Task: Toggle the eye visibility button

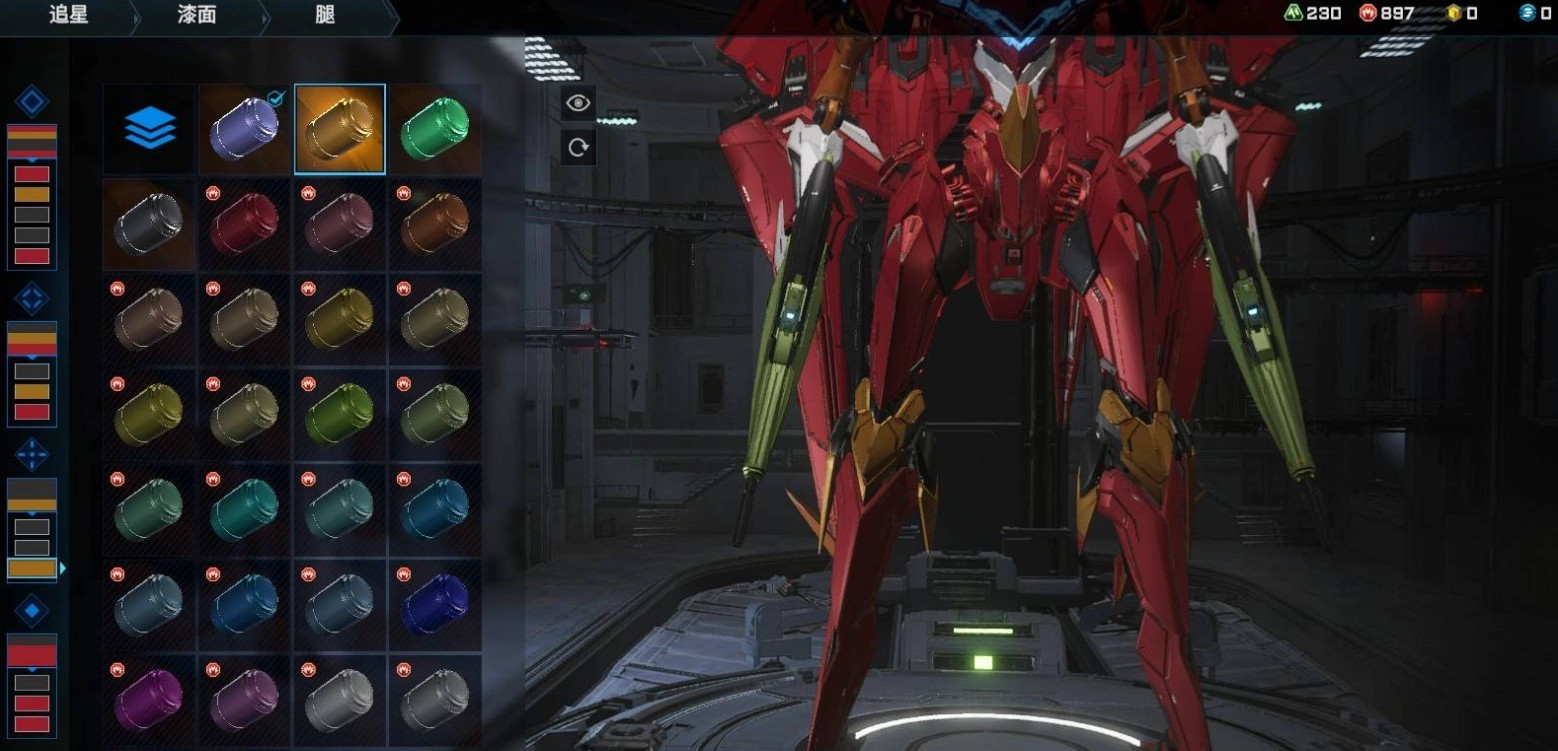Action: [x=578, y=103]
